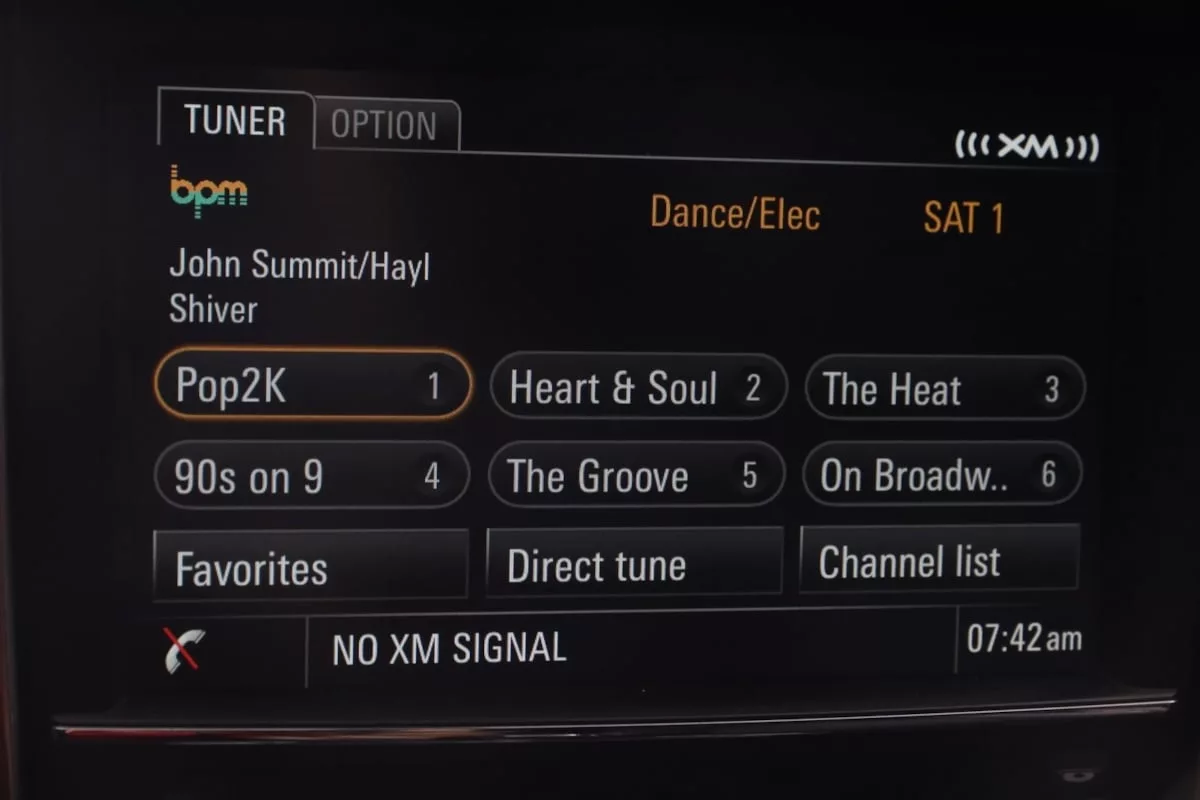The width and height of the screenshot is (1200, 800).
Task: Choose the On Broadway preset 6
Action: coord(941,475)
